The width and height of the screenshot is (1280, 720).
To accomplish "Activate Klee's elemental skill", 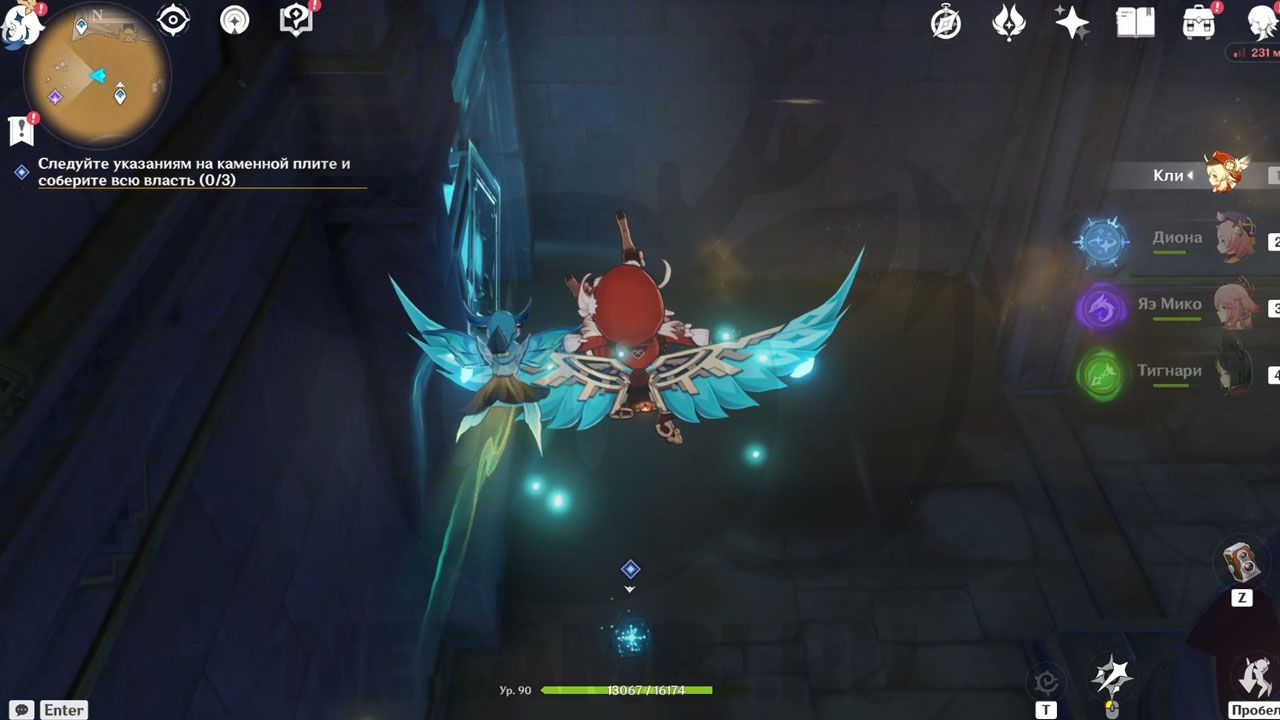I will coord(1111,677).
